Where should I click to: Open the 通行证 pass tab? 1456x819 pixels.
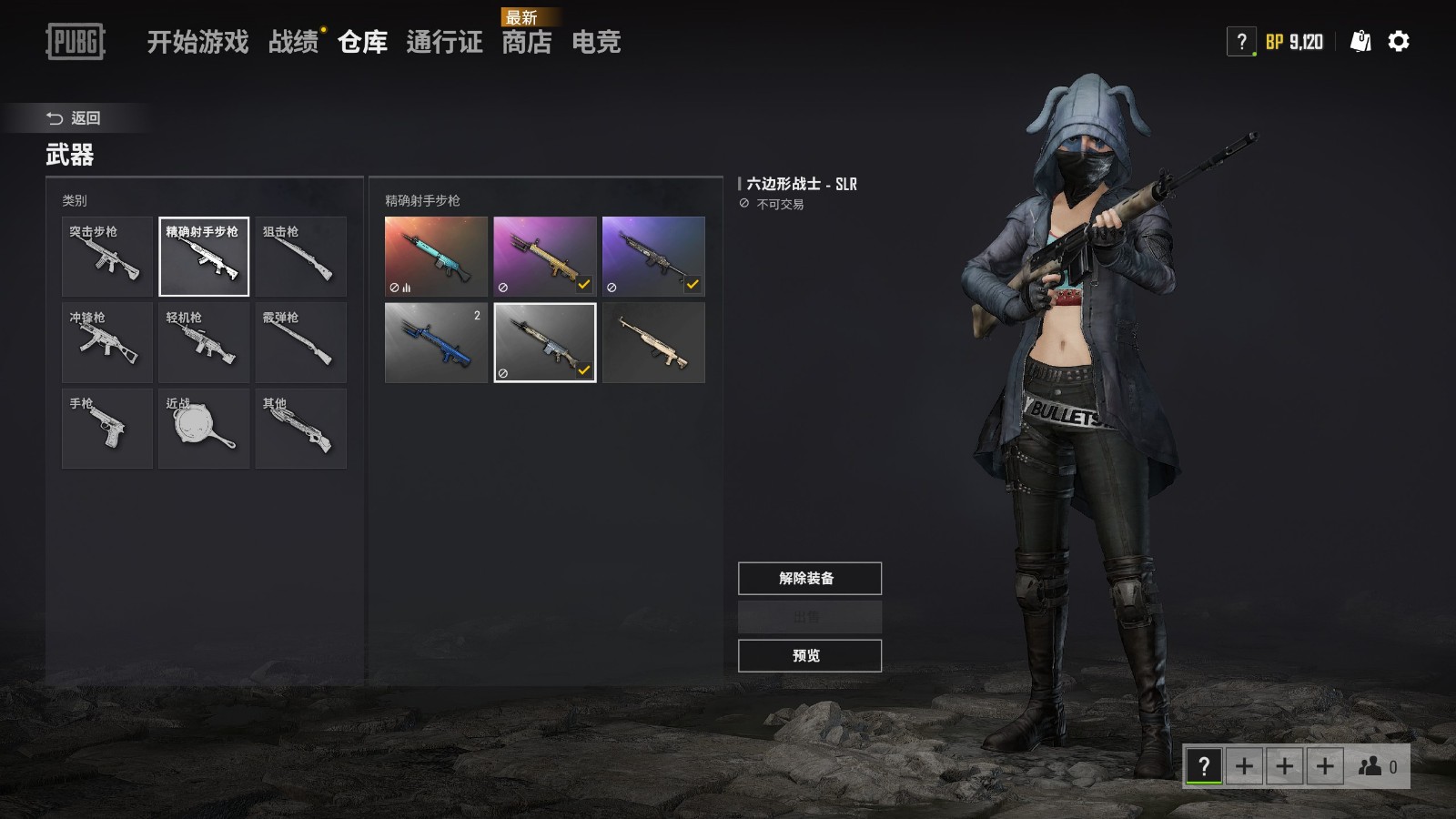tap(446, 43)
